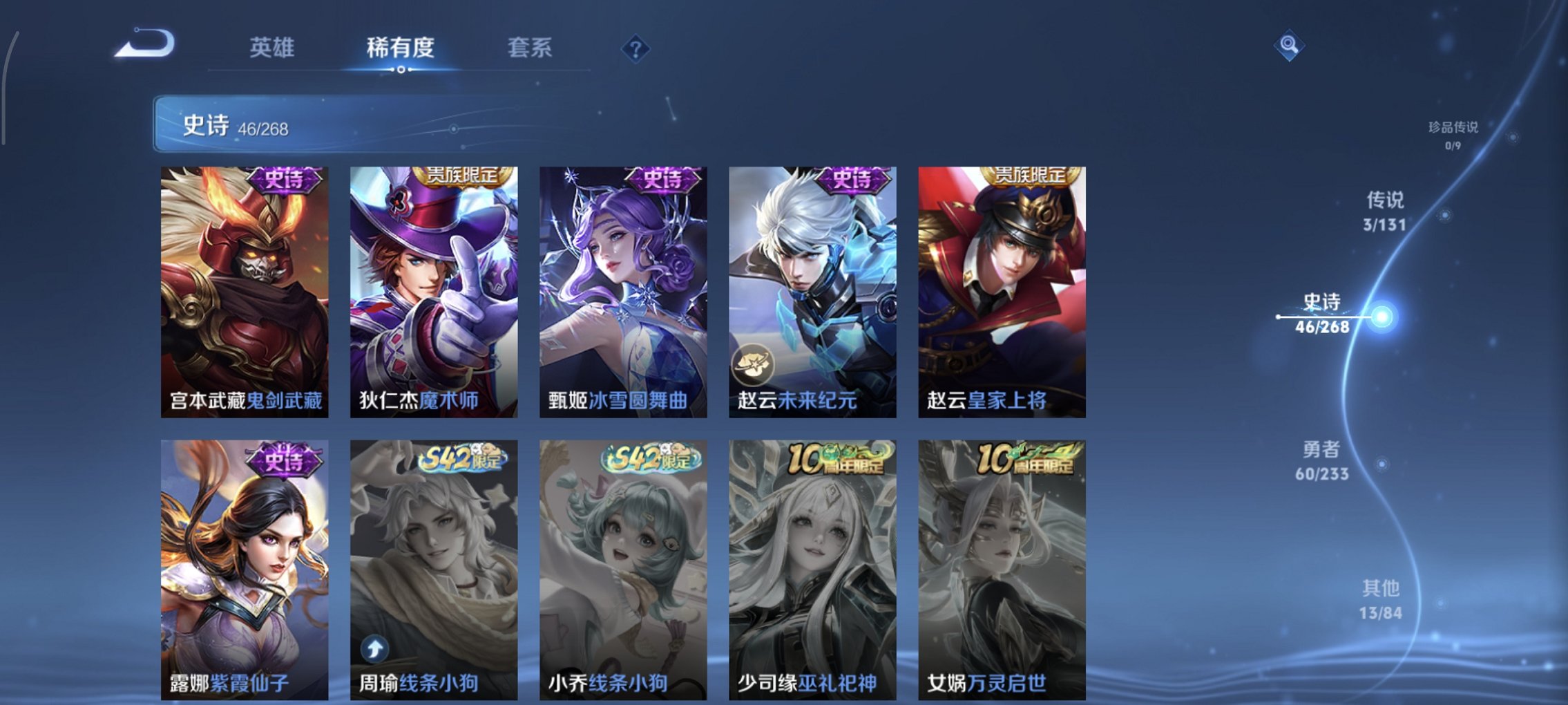The image size is (1568, 705).
Task: Switch to the 英雄 tab
Action: (275, 48)
